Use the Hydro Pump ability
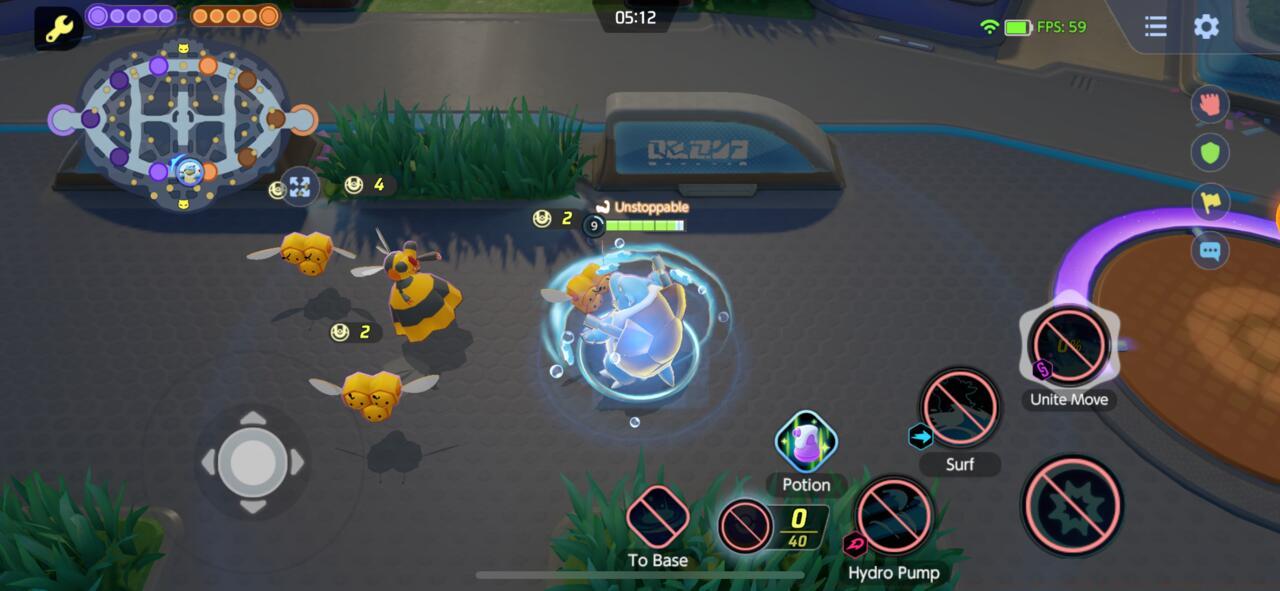 pos(894,516)
